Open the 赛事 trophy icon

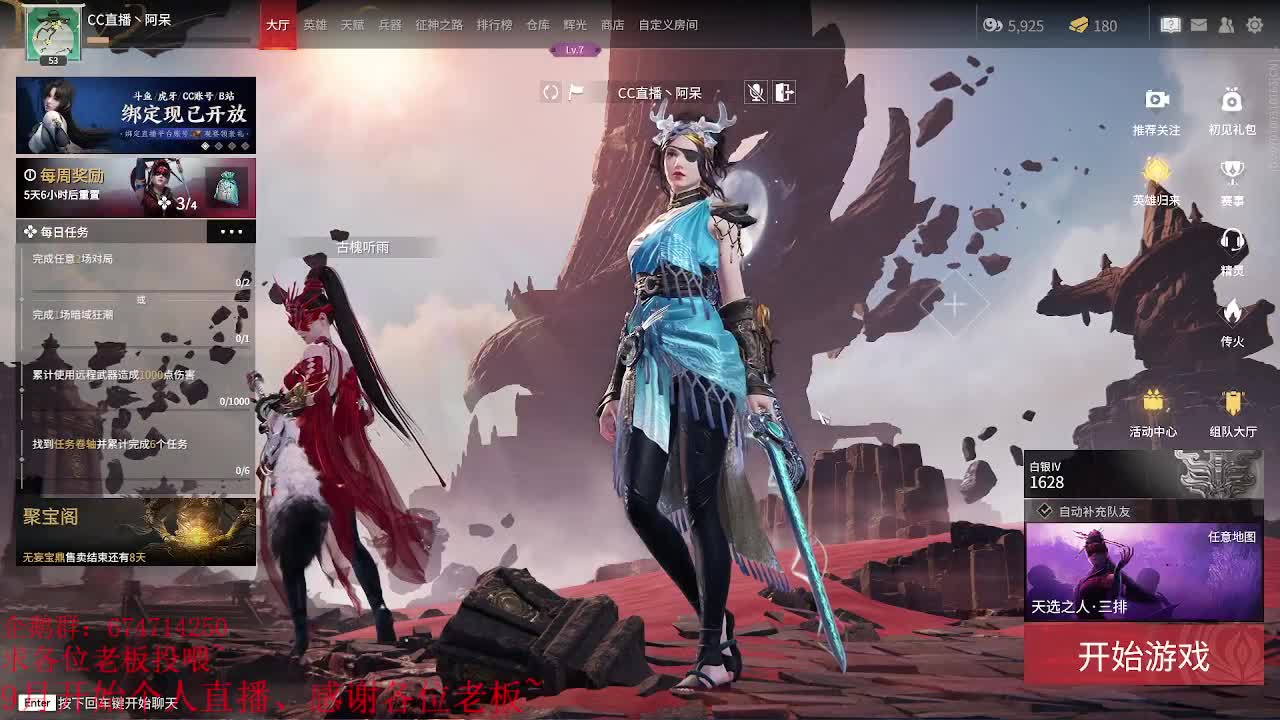[1231, 172]
